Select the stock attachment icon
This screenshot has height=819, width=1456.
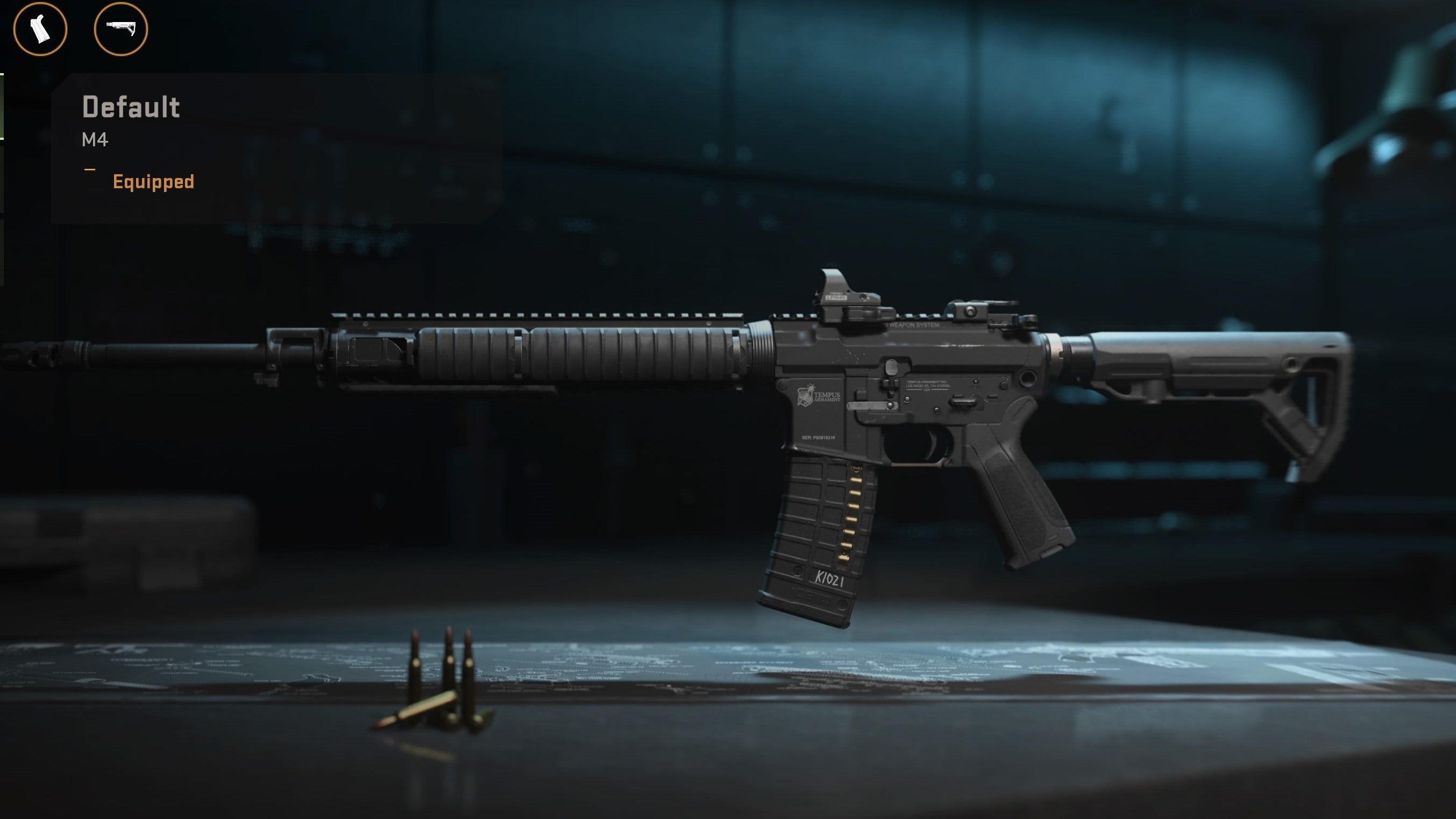(120, 30)
